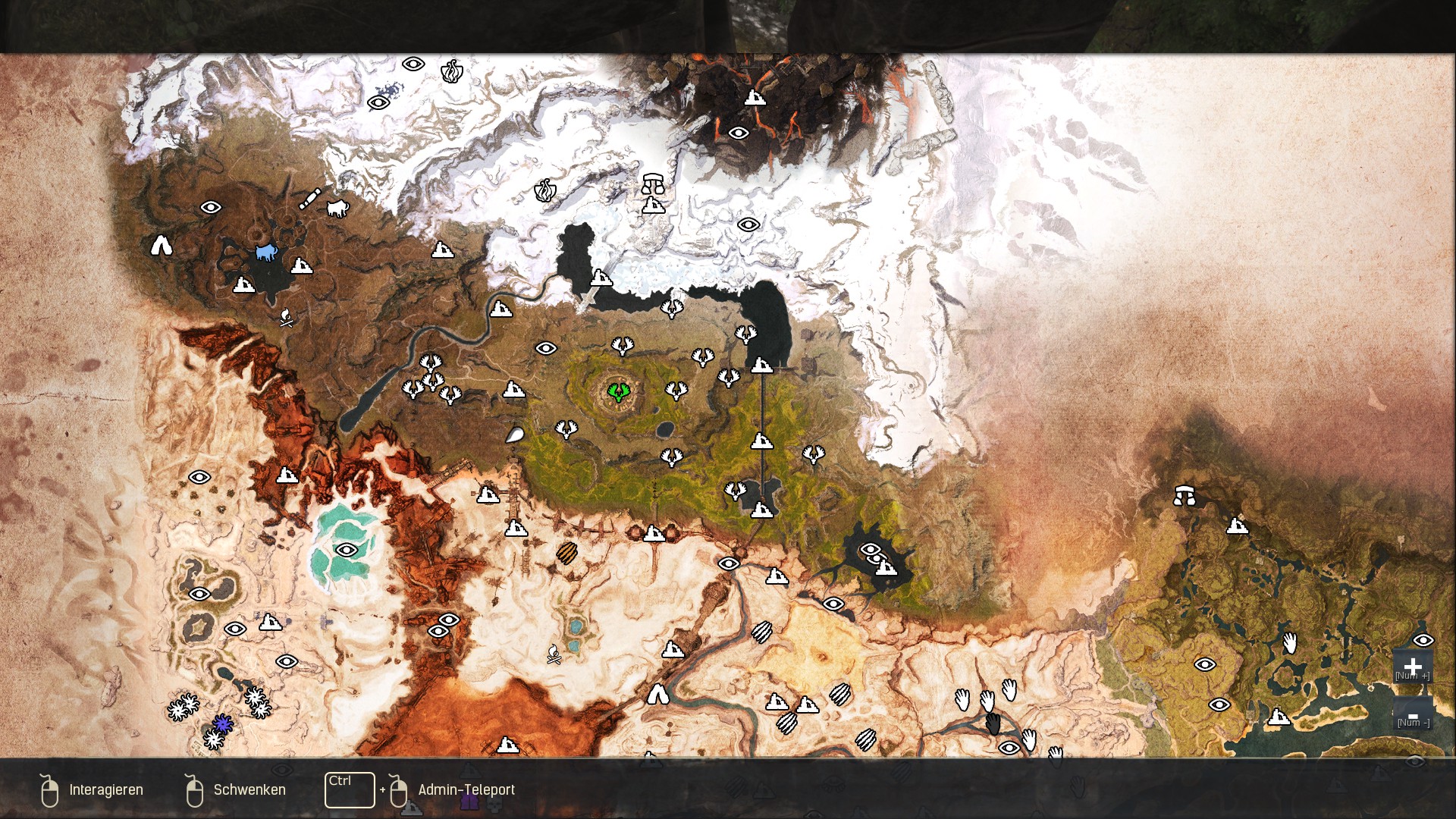This screenshot has height=819, width=1456.
Task: Select the white mammoth map marker
Action: coord(337,208)
